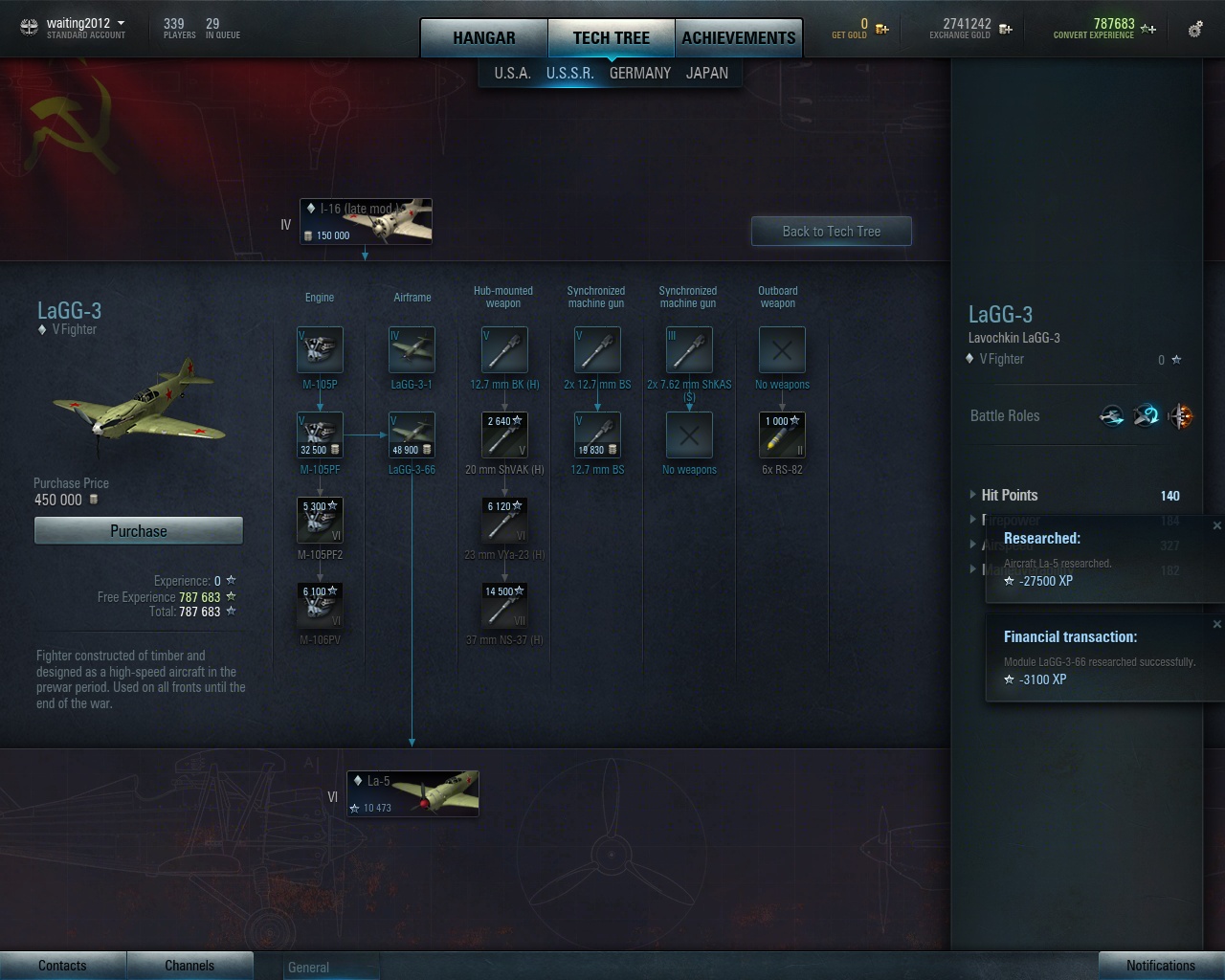The width and height of the screenshot is (1225, 980).
Task: Pick the 6x RS-82 outboard rockets
Action: pos(782,435)
